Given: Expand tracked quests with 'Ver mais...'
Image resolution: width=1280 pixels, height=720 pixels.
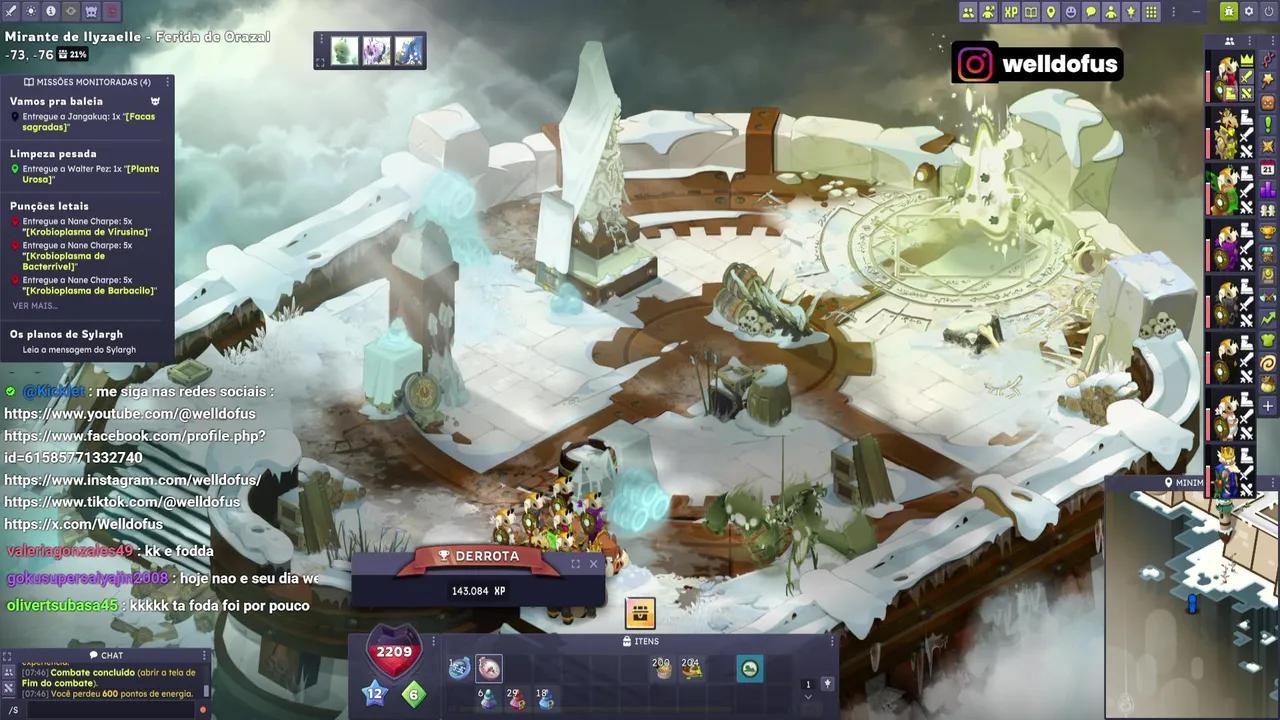Looking at the screenshot, I should click(x=35, y=306).
